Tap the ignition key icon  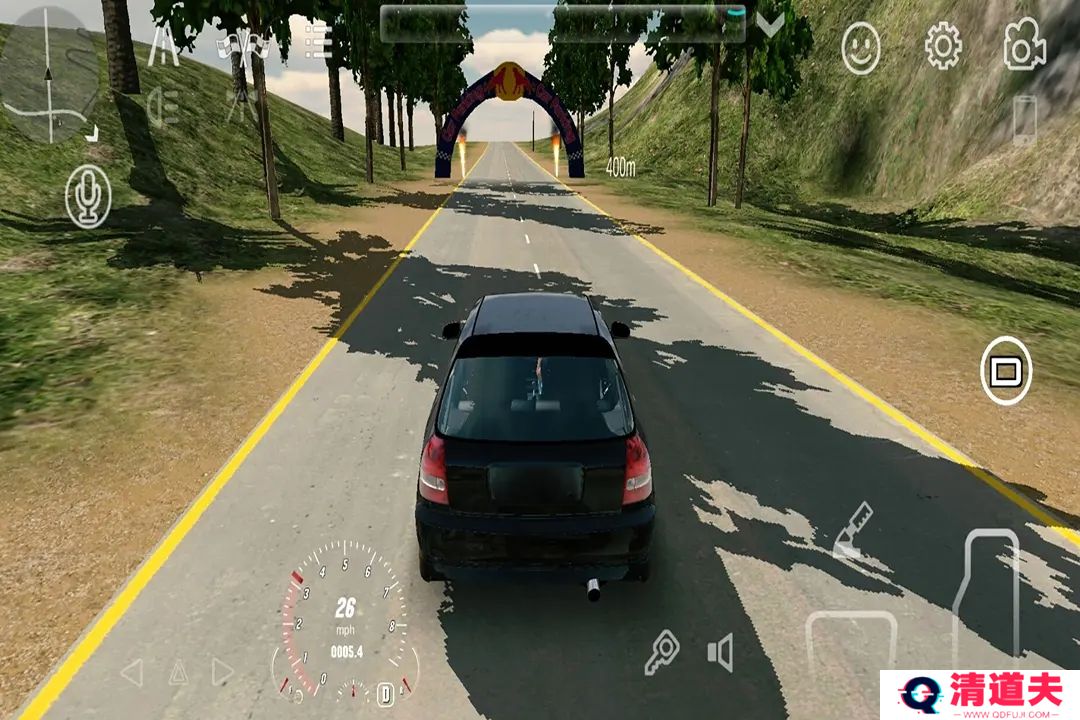tap(661, 652)
